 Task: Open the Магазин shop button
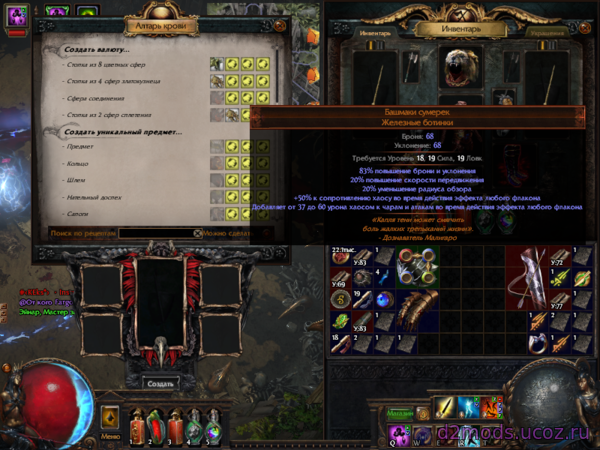(x=400, y=411)
